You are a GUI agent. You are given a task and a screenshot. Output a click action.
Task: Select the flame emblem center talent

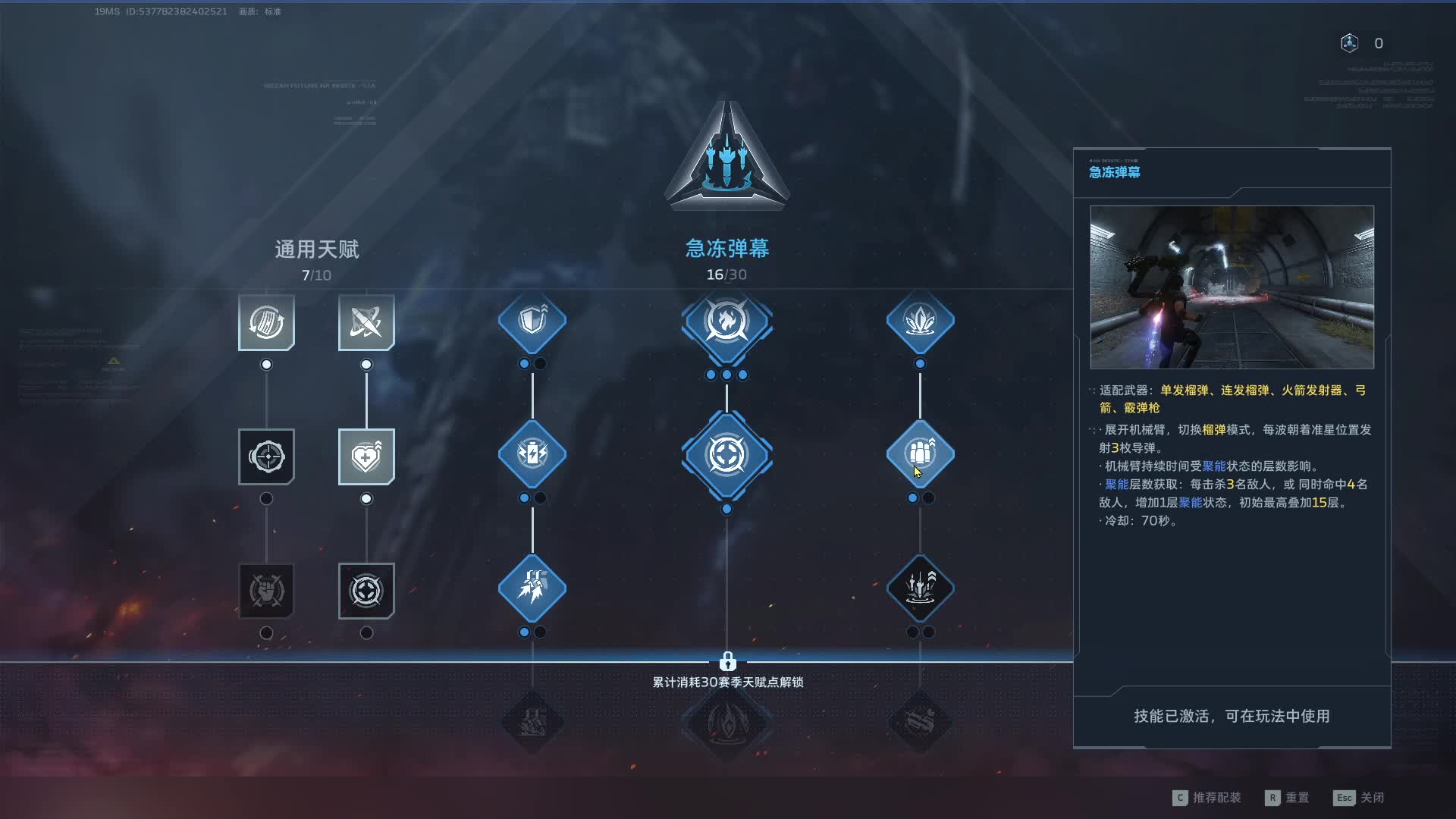click(x=726, y=322)
